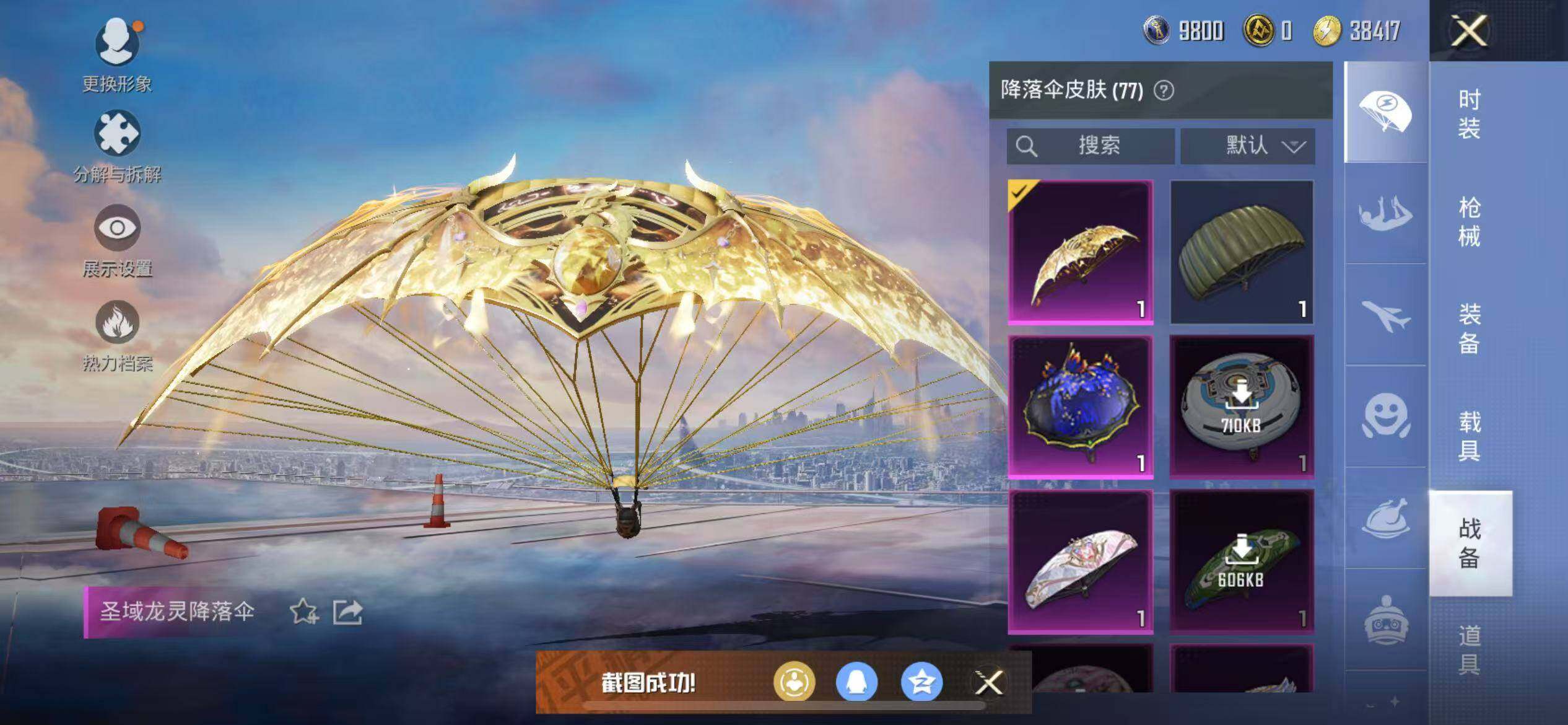The height and width of the screenshot is (725, 1568).
Task: Open the 载具 vehicles tab
Action: (1469, 436)
